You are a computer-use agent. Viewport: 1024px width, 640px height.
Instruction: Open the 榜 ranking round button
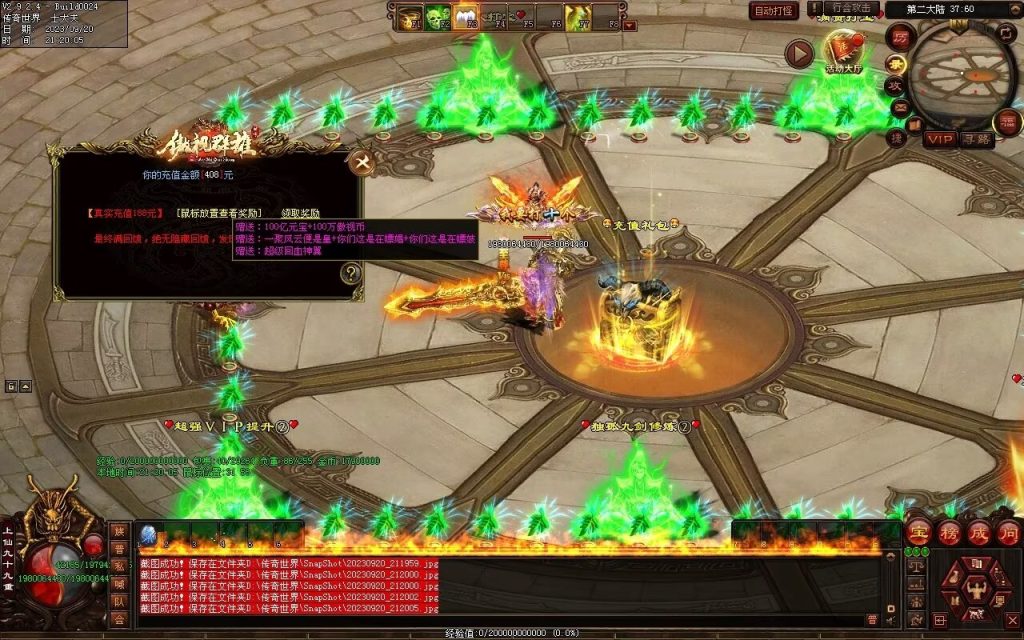pos(949,532)
